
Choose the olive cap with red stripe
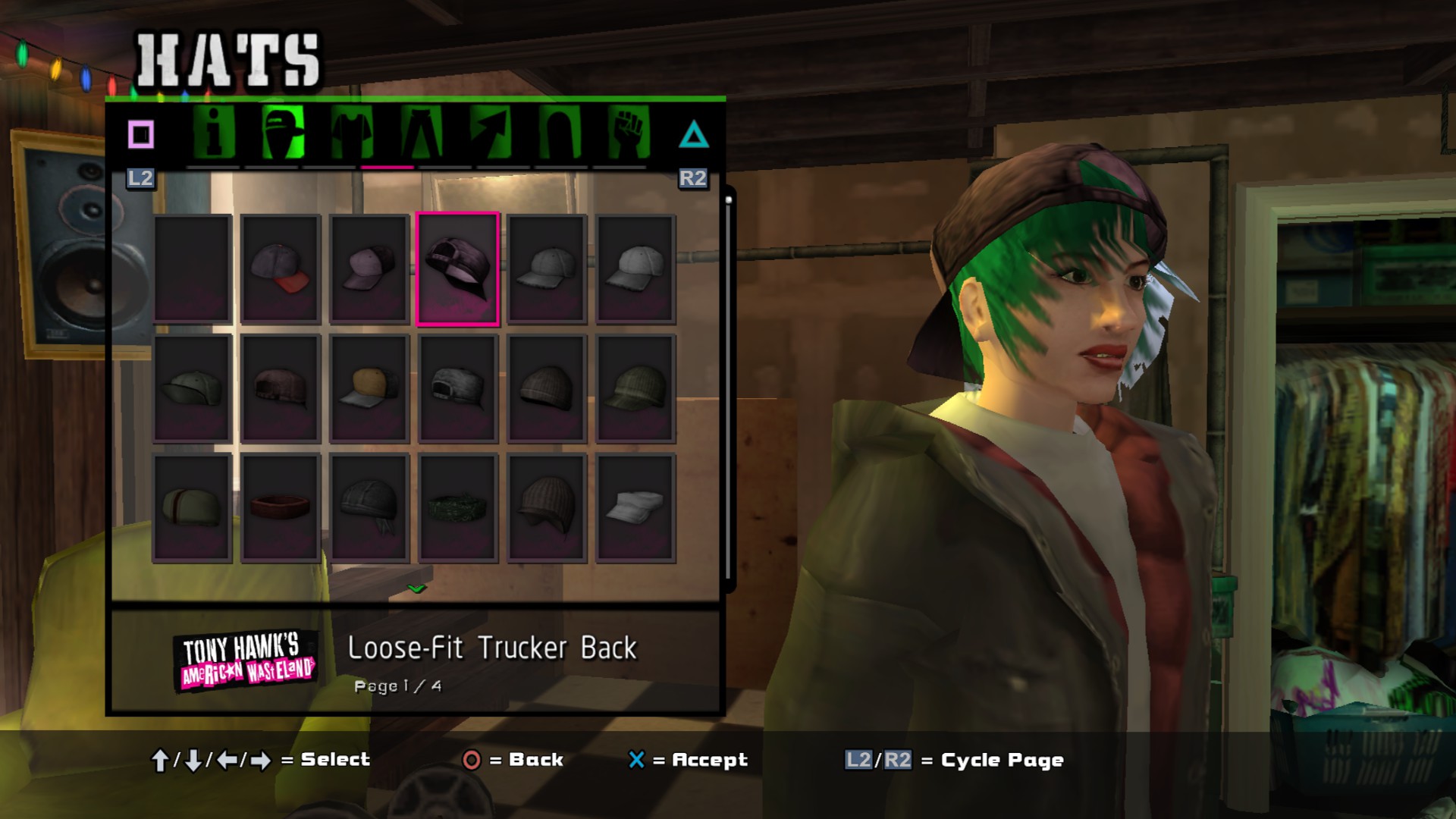pyautogui.click(x=192, y=507)
